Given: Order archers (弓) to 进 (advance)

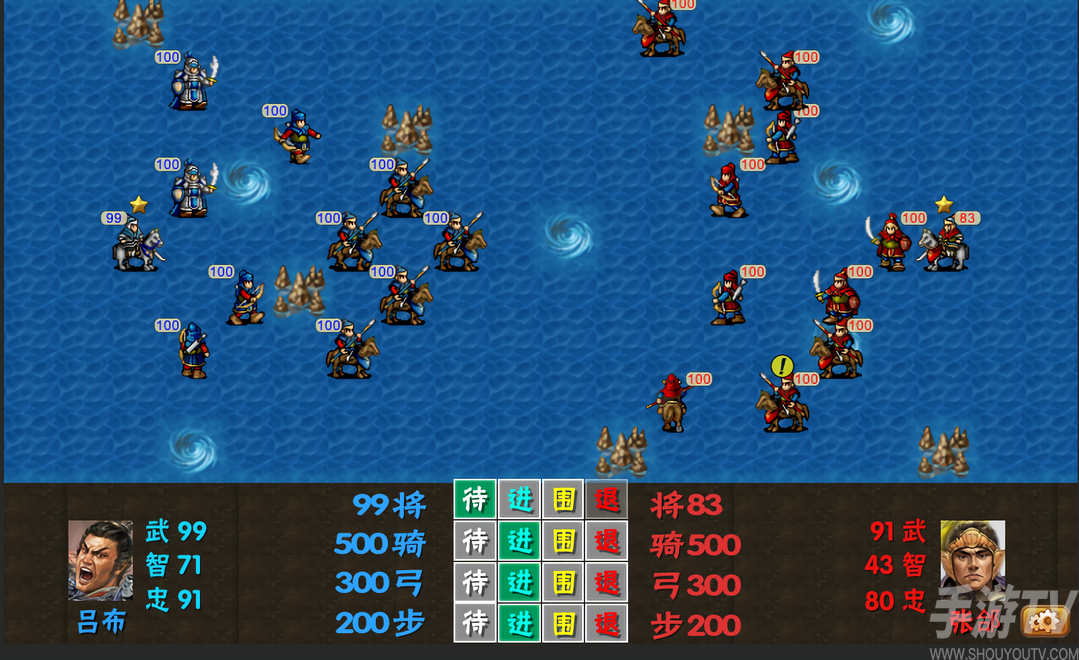Looking at the screenshot, I should pyautogui.click(x=519, y=582).
